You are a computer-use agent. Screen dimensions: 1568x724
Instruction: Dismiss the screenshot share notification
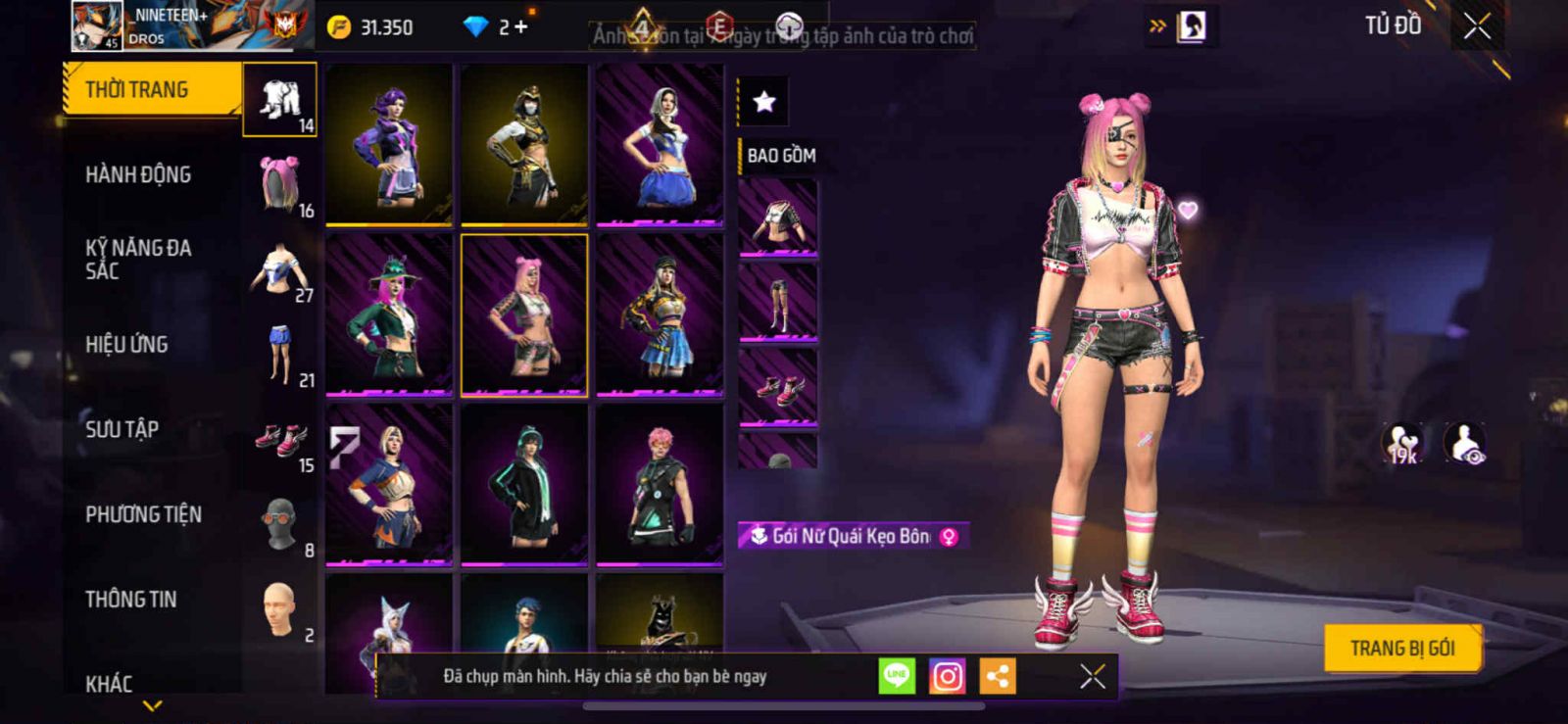pyautogui.click(x=1092, y=676)
